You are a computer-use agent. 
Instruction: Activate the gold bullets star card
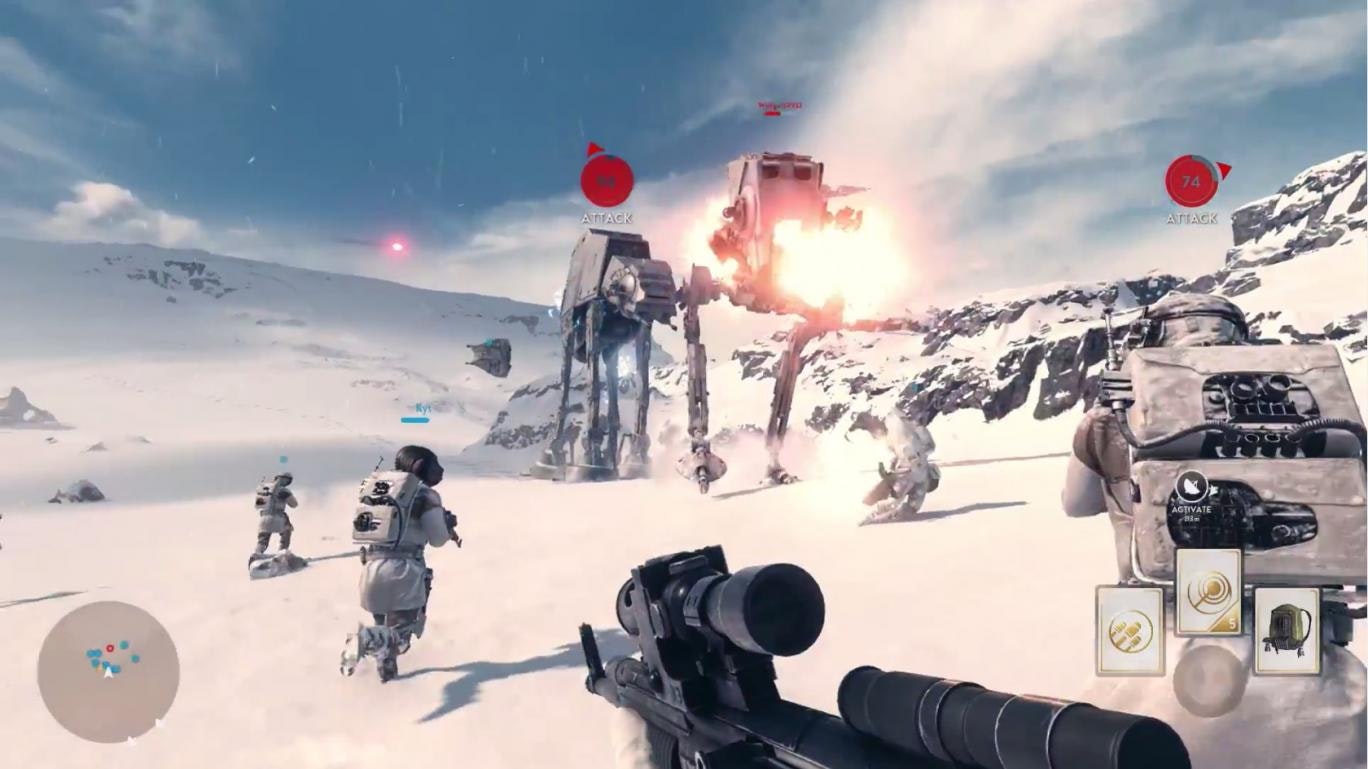tap(1130, 631)
